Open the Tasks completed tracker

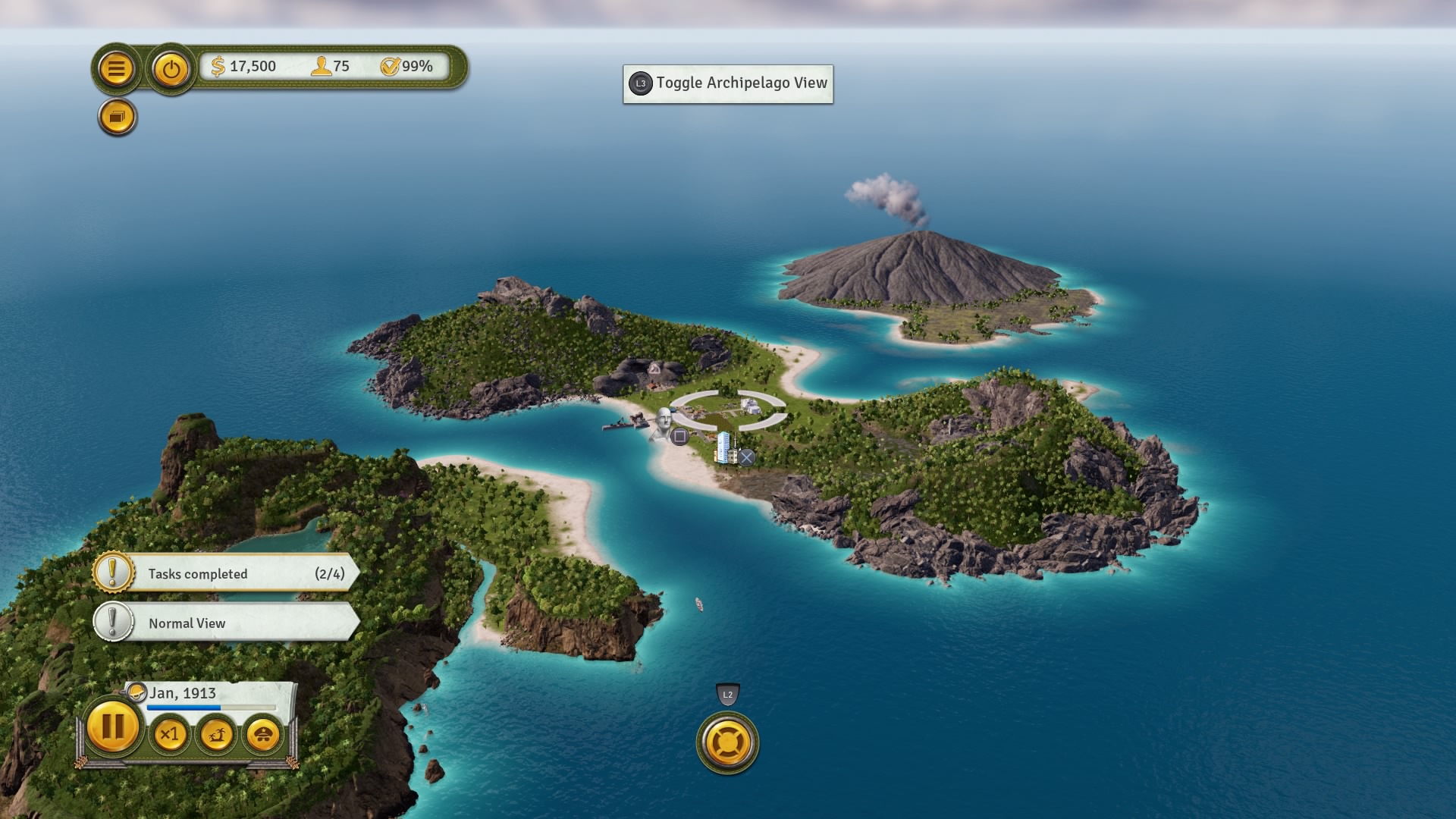click(226, 573)
